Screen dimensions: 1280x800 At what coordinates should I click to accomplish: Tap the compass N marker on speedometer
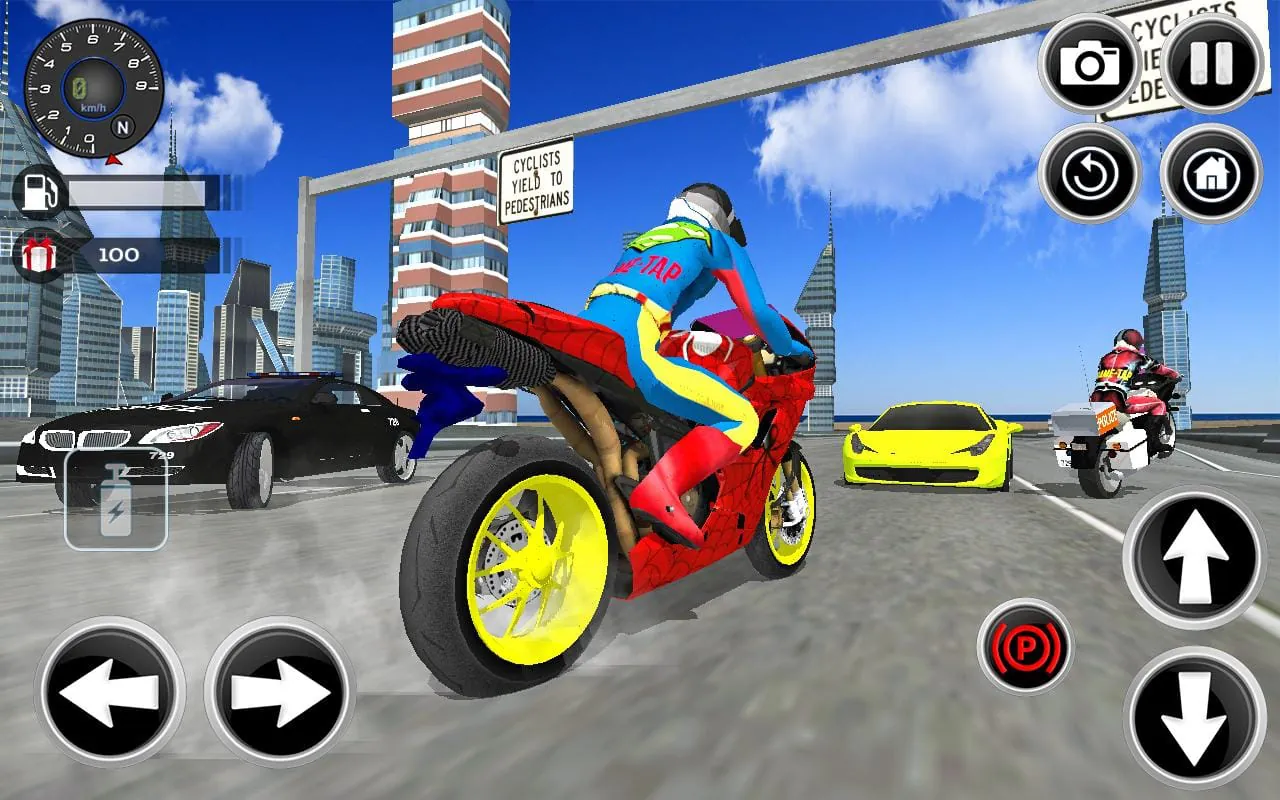pyautogui.click(x=122, y=128)
